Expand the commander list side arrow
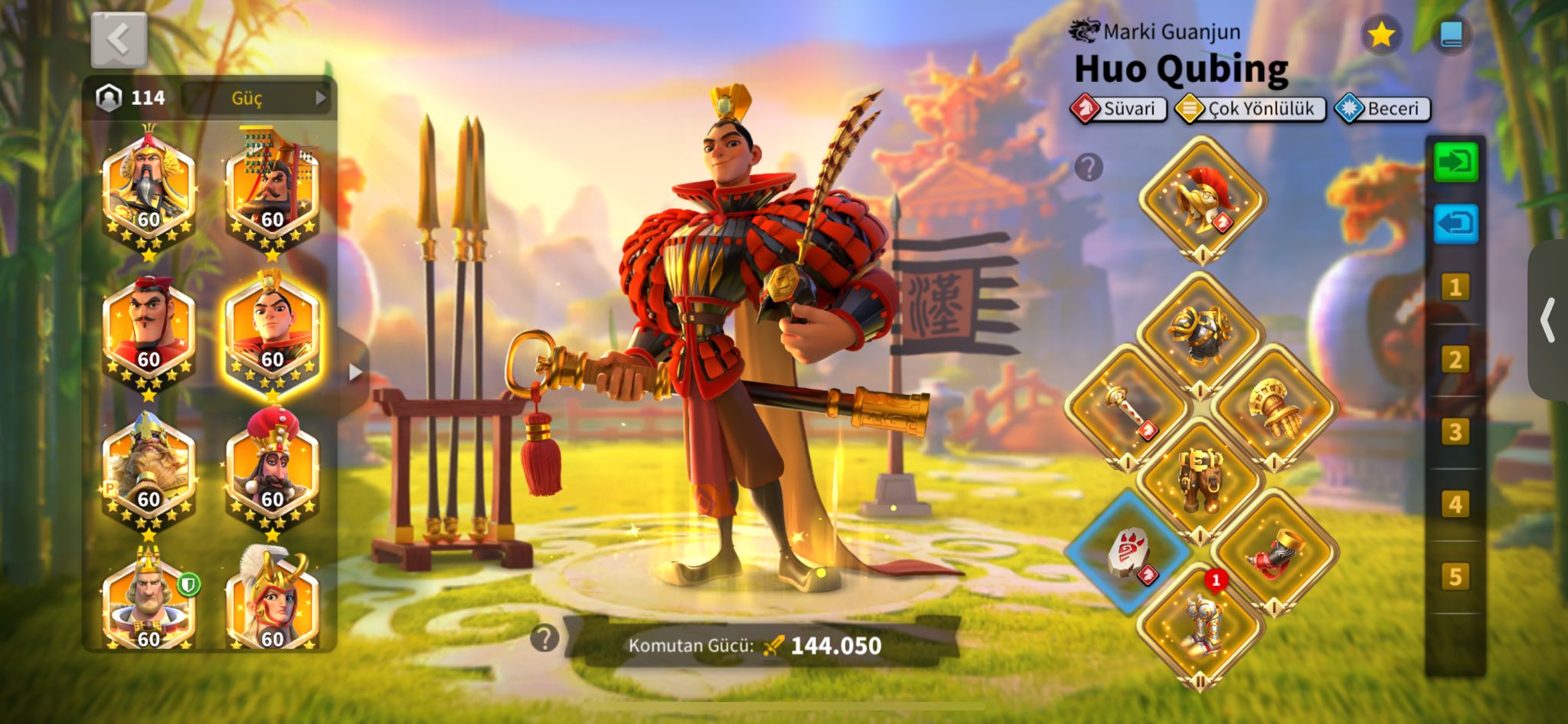The image size is (1568, 724). coord(354,372)
